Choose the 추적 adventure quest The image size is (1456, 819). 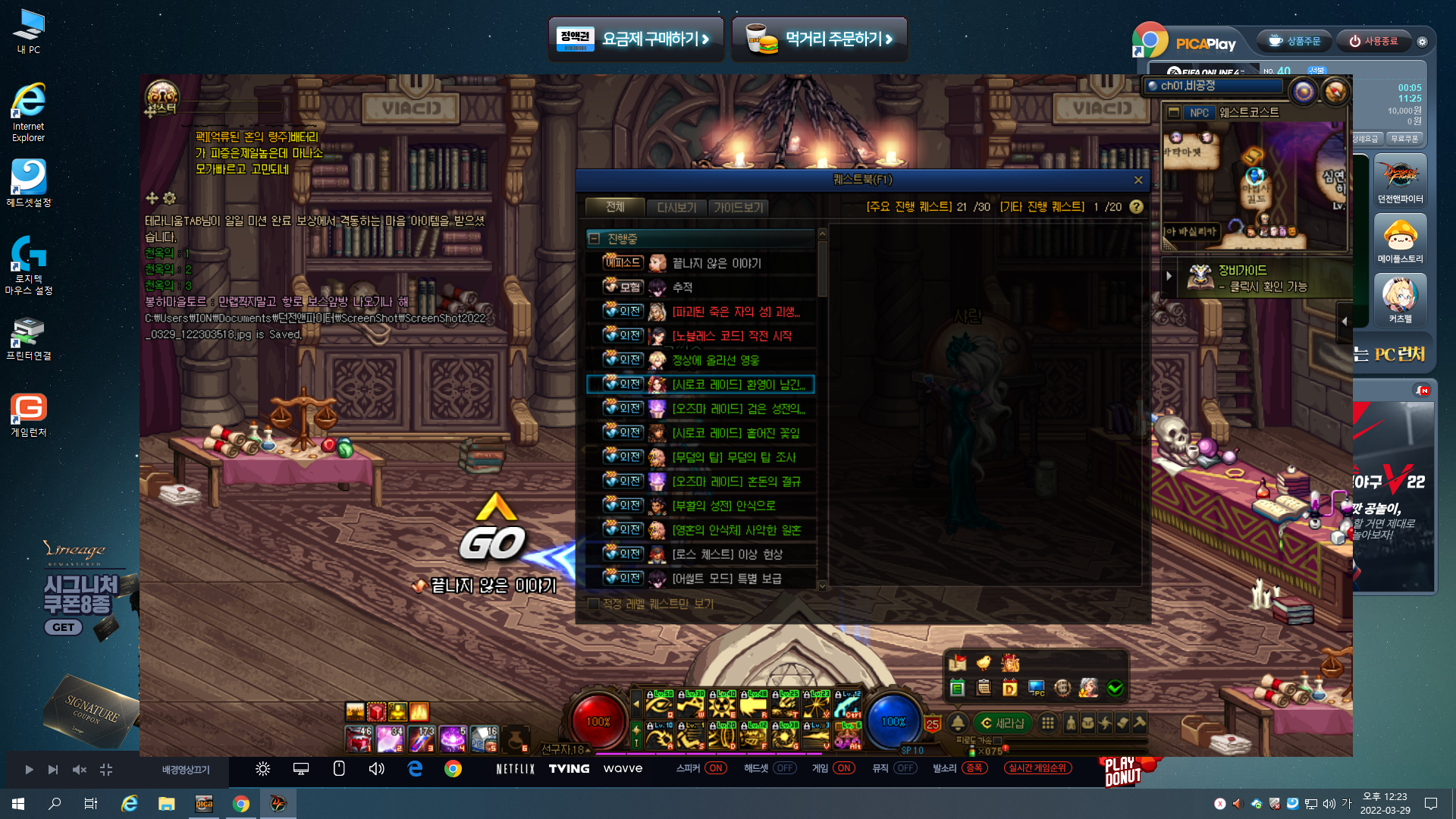click(682, 287)
